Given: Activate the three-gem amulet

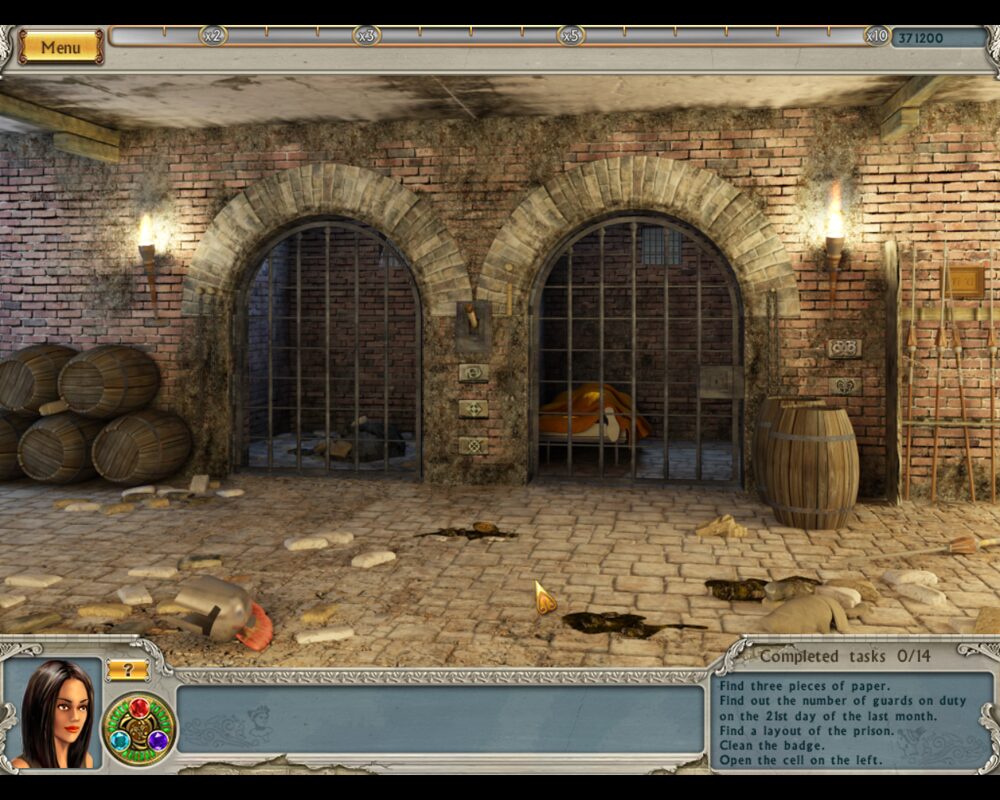Looking at the screenshot, I should coord(139,729).
